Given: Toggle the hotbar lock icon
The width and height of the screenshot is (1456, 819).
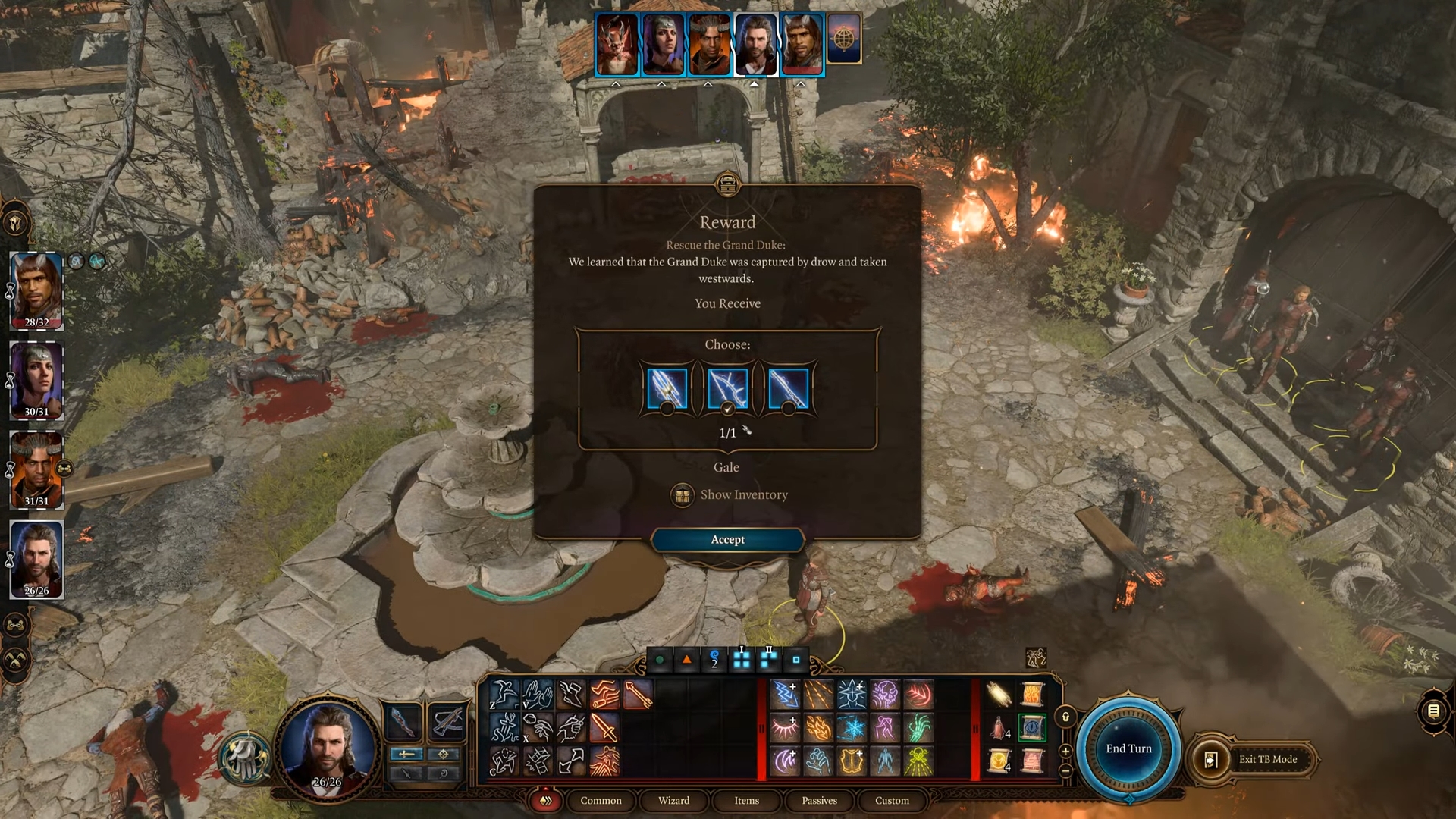Looking at the screenshot, I should coord(1065,717).
